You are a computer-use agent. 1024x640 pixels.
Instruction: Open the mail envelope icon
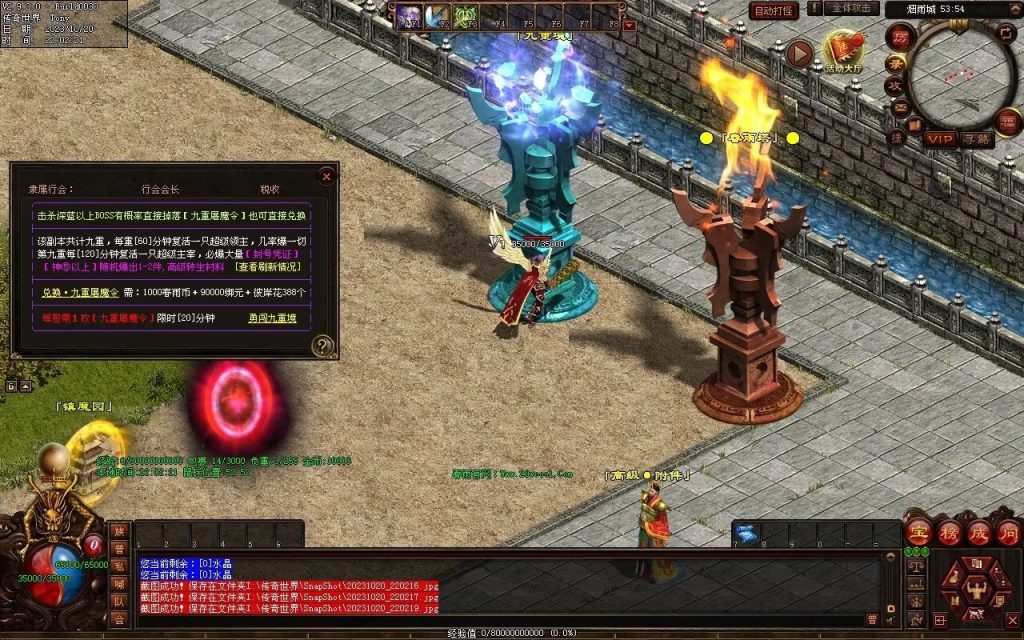click(x=899, y=109)
